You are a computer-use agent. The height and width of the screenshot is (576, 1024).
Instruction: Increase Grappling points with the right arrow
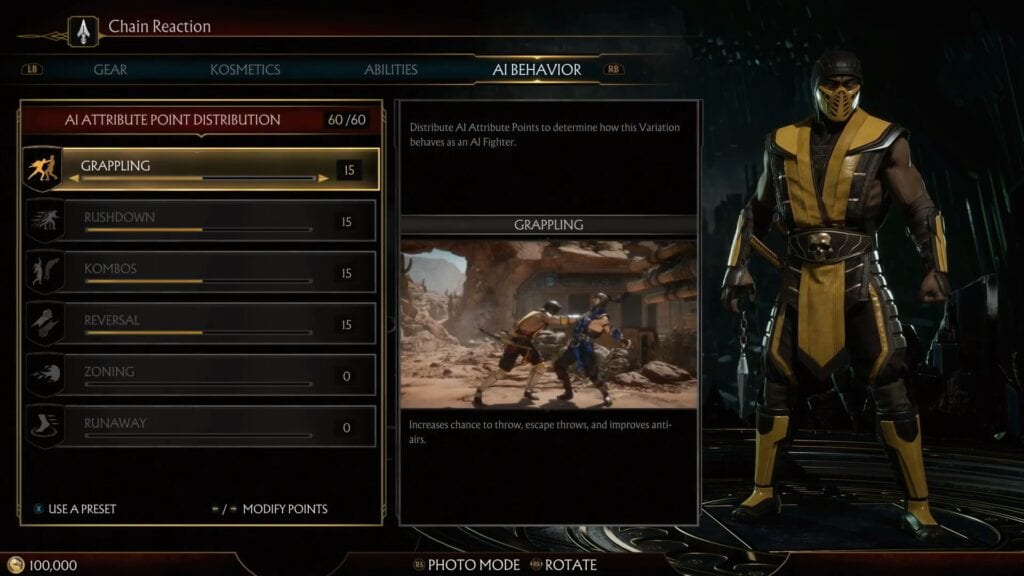point(323,179)
